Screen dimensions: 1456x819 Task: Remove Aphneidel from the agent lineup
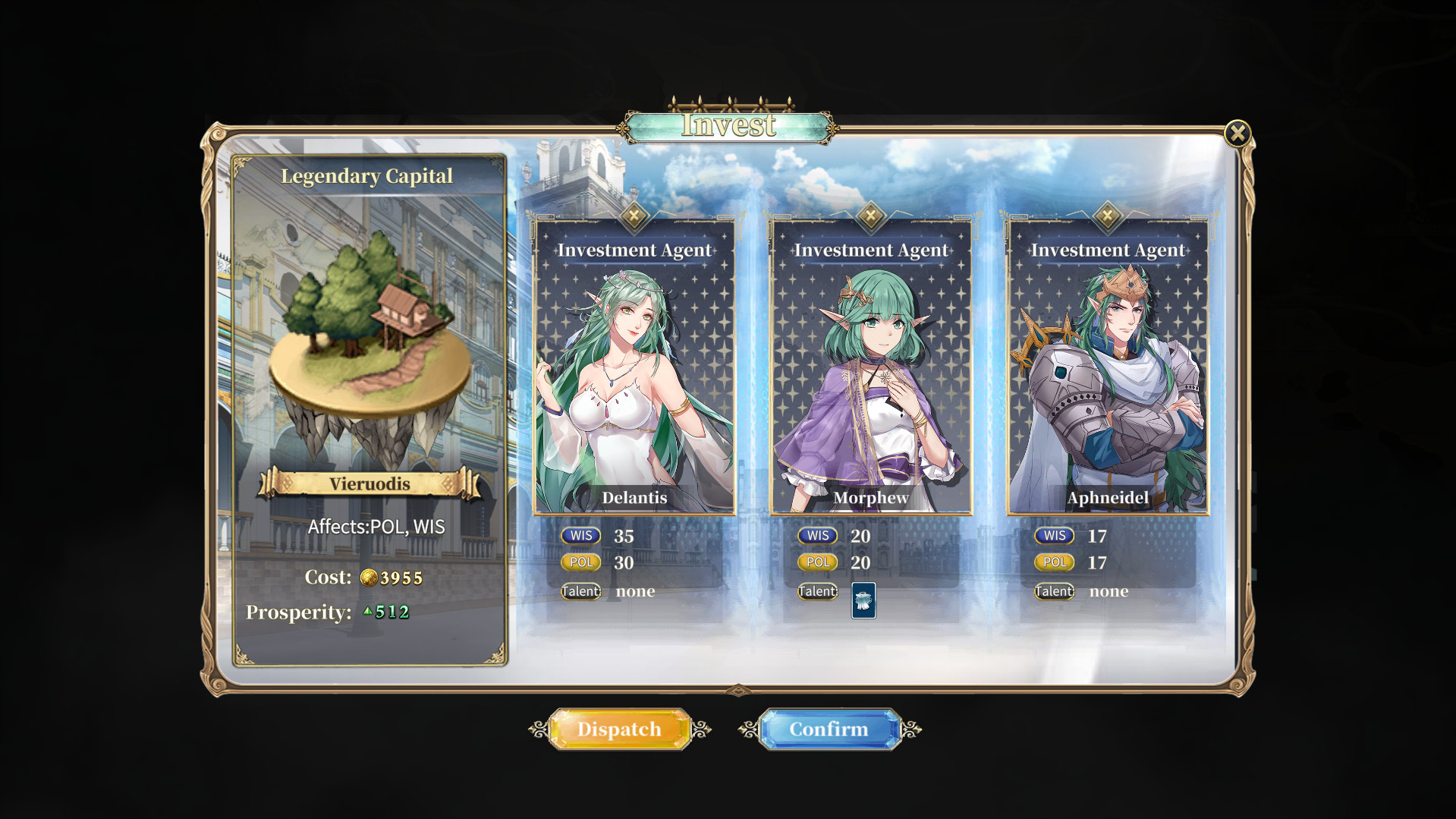(x=1108, y=216)
